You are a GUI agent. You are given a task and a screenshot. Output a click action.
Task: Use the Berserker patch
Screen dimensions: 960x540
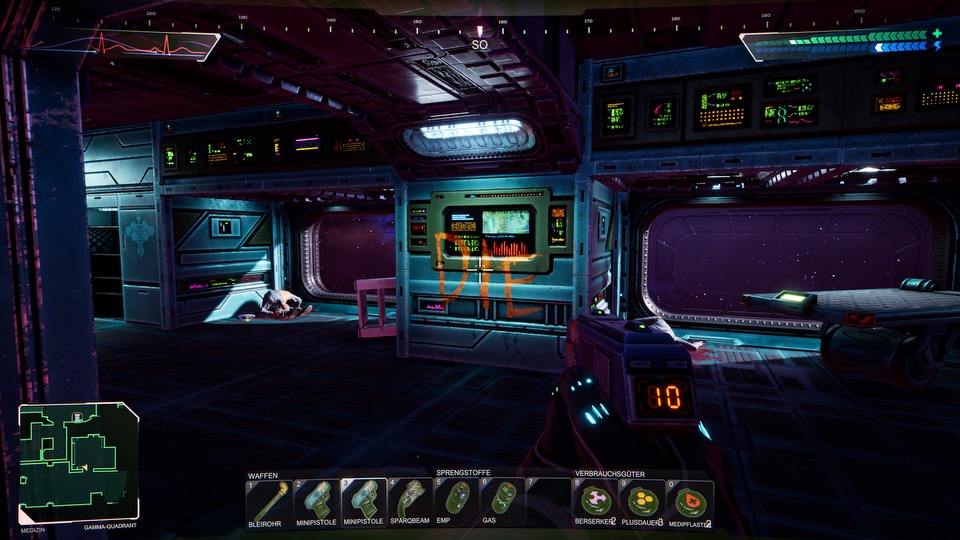coord(595,500)
